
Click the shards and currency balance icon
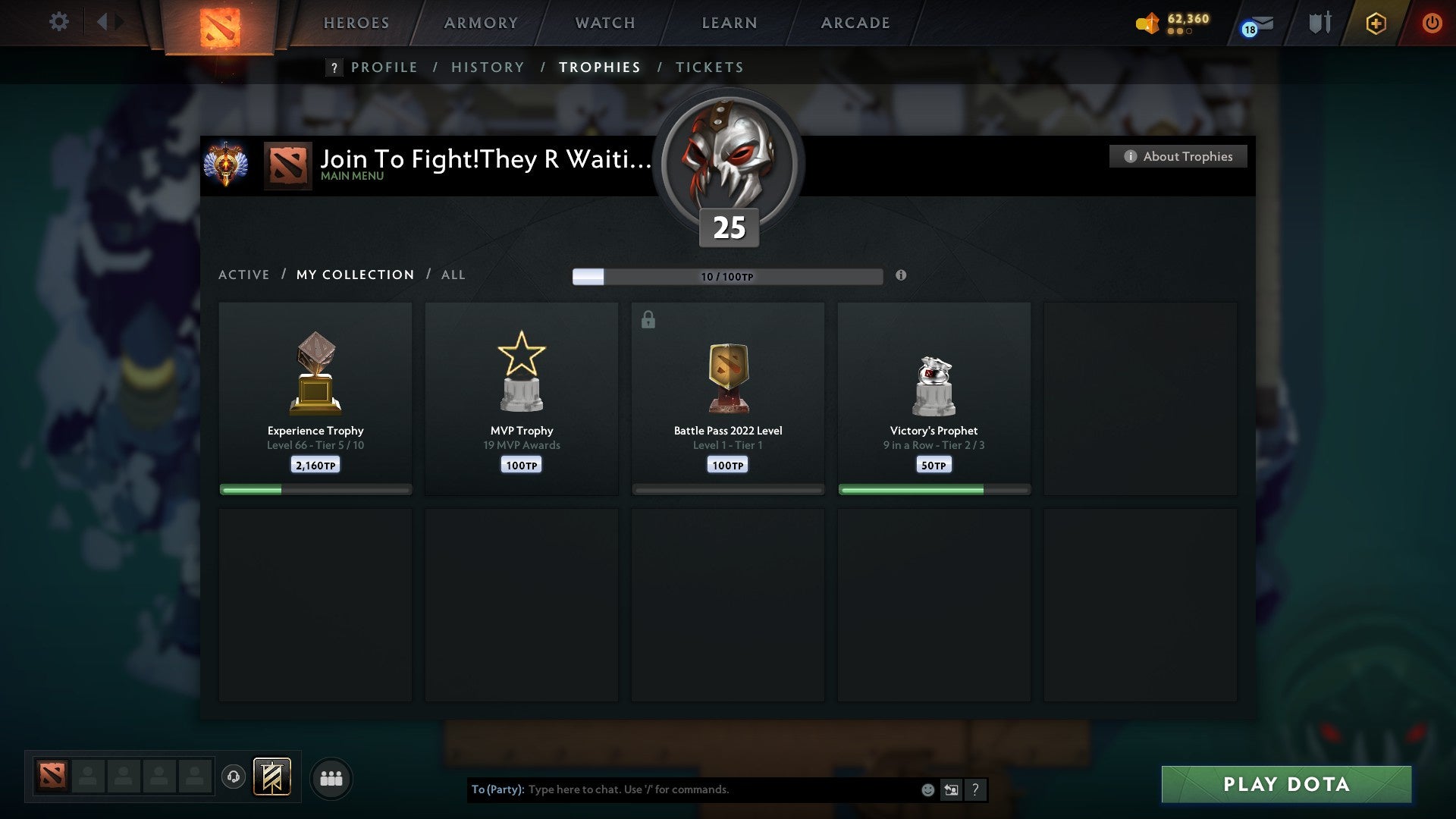pos(1147,24)
